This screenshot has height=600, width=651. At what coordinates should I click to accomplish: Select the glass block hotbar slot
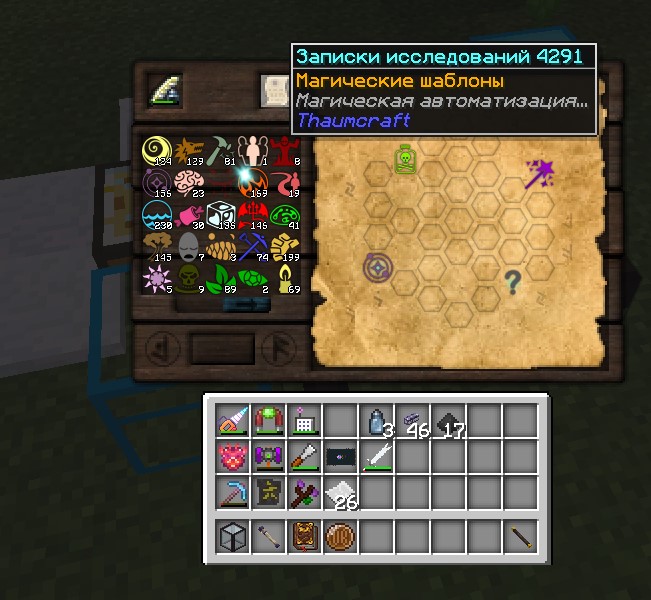(x=232, y=538)
